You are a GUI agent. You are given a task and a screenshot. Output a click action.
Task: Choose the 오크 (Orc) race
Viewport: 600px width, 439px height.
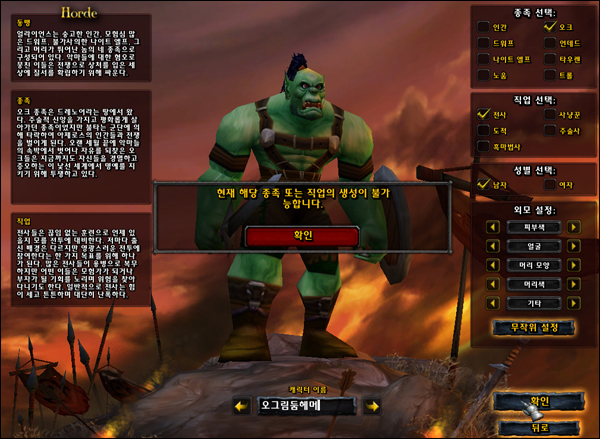tap(550, 28)
